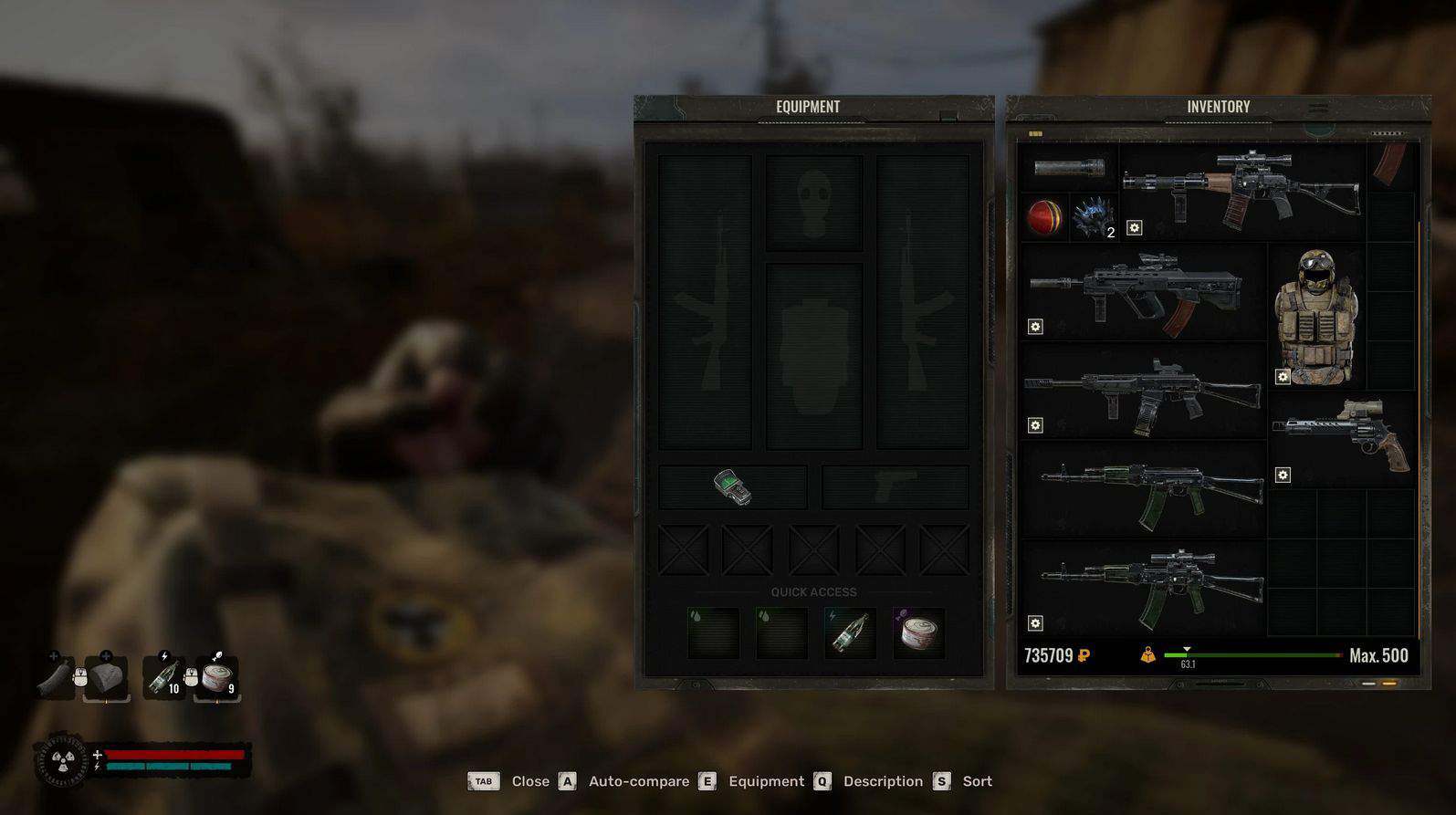This screenshot has width=1456, height=815.
Task: Select the rifle magazine in inventory corner
Action: coord(1390,164)
